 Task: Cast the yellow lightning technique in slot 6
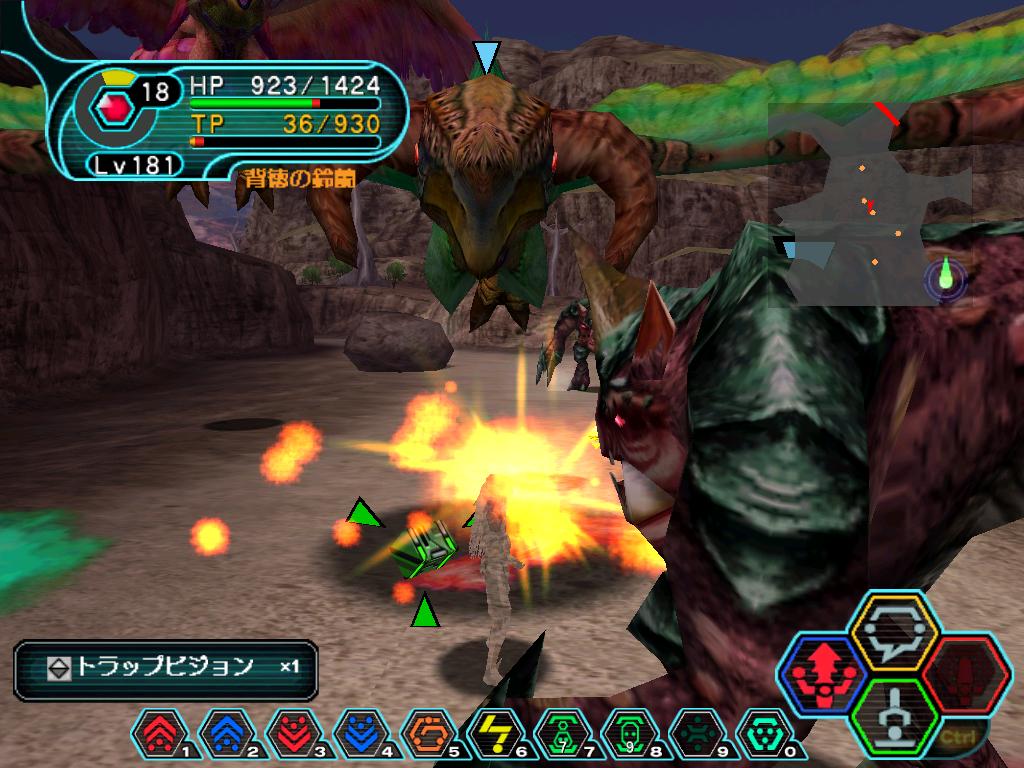point(494,735)
